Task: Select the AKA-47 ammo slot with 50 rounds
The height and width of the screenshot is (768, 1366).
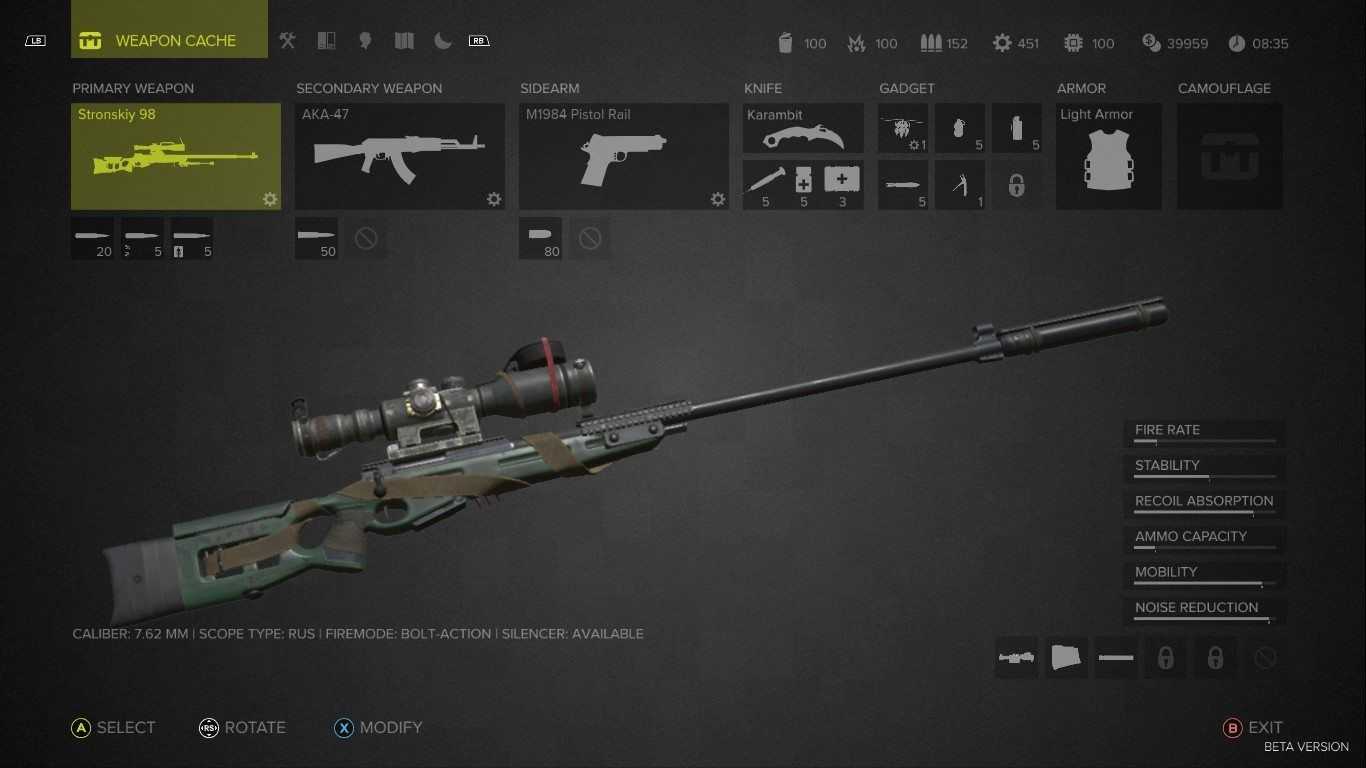Action: 316,238
